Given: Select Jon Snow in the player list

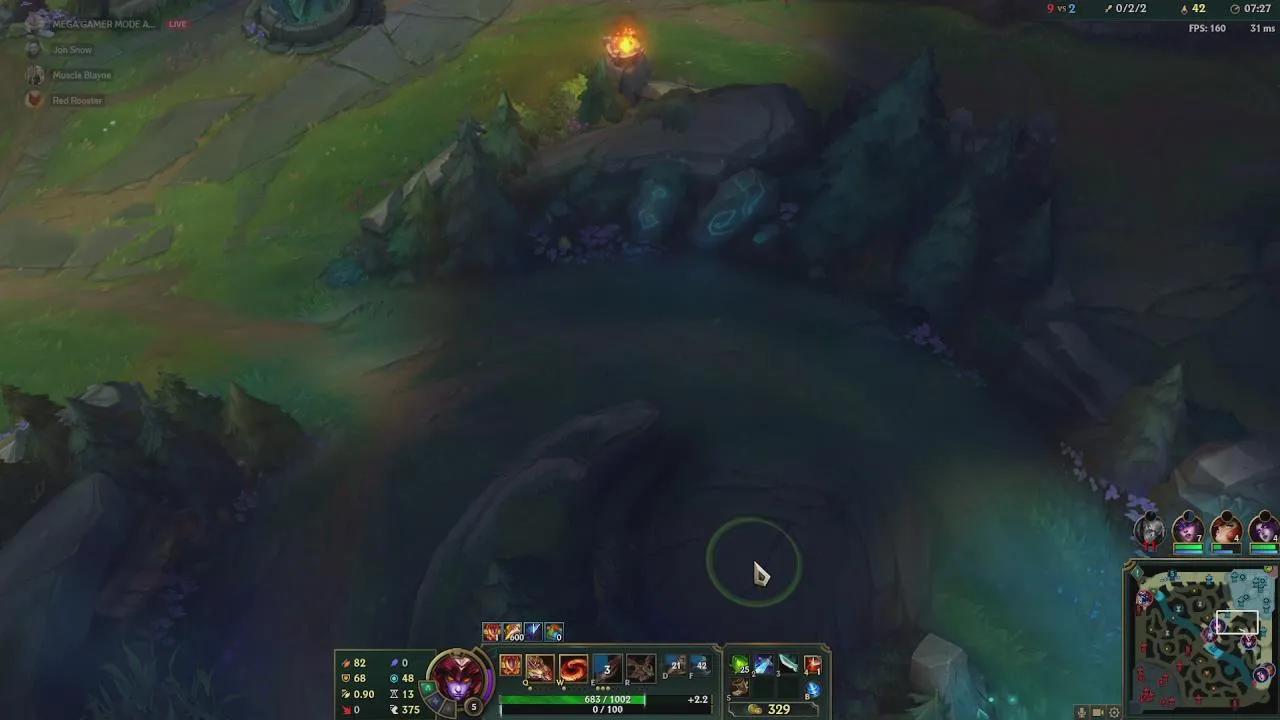Looking at the screenshot, I should pyautogui.click(x=72, y=49).
